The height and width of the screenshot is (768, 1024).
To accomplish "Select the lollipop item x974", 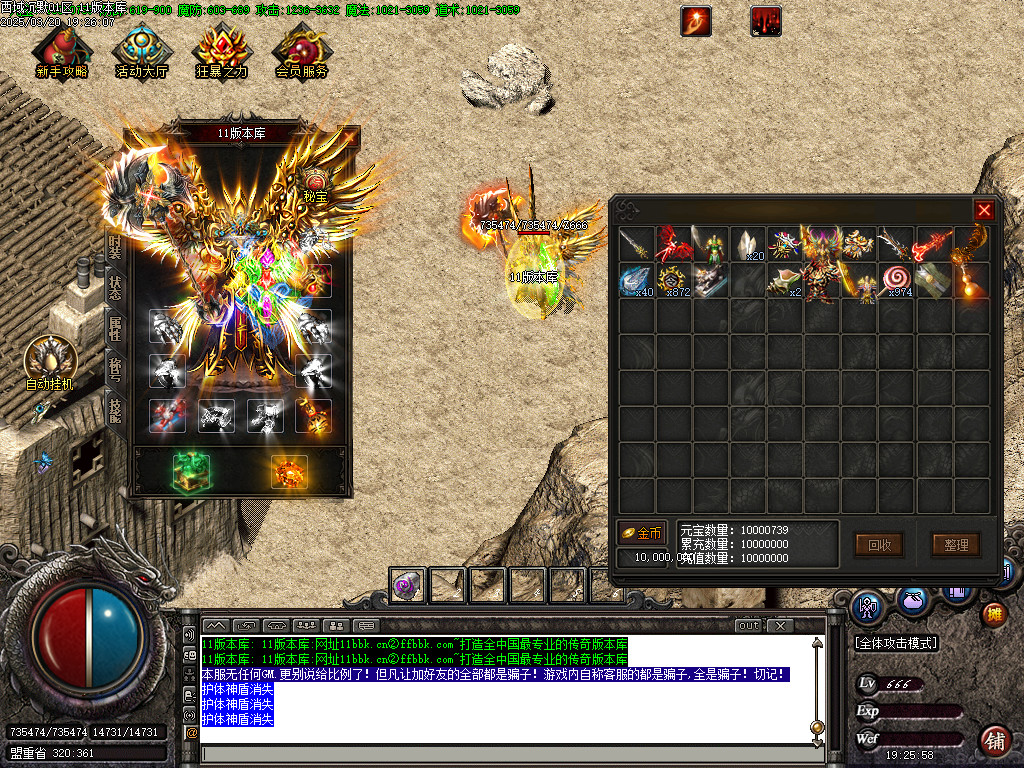I will pyautogui.click(x=896, y=280).
